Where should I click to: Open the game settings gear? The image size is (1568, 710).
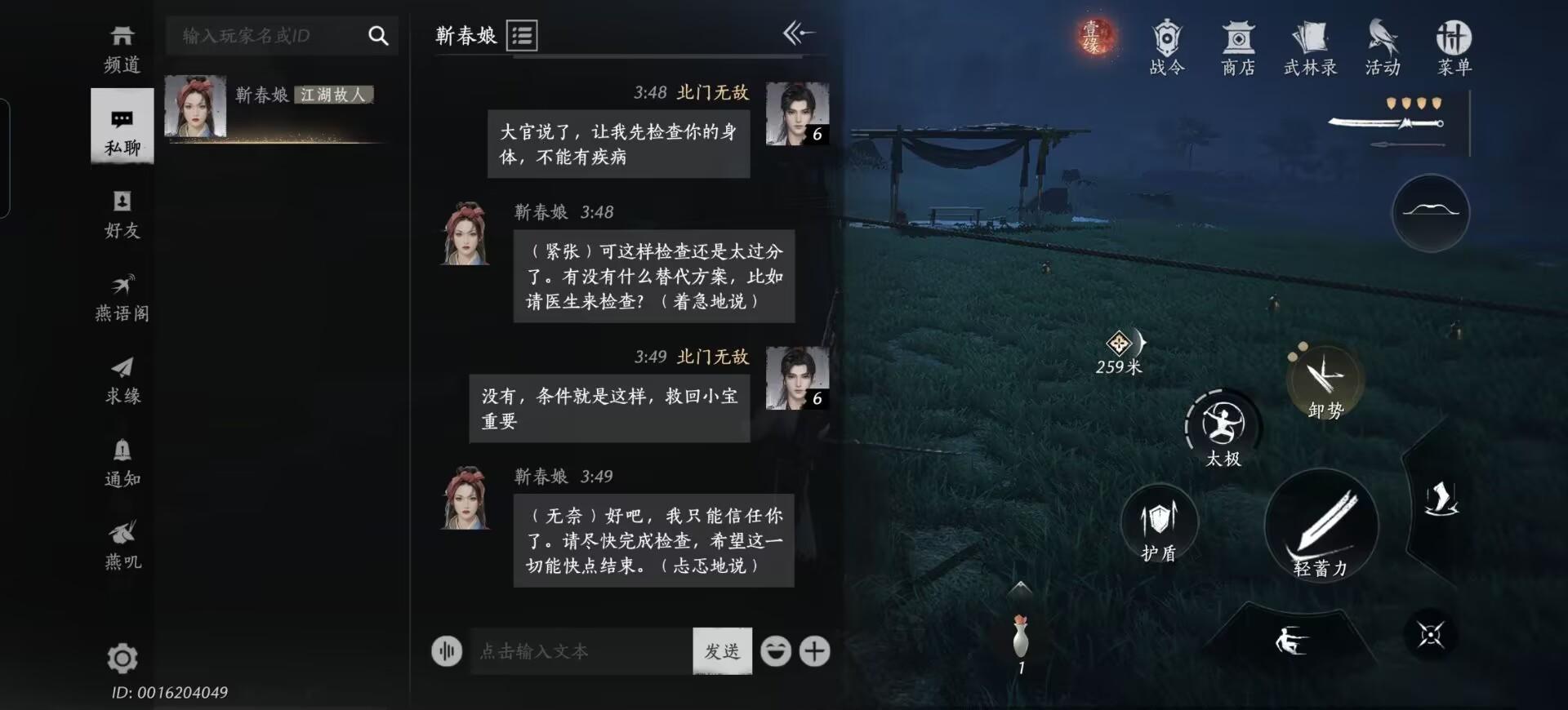(x=122, y=659)
